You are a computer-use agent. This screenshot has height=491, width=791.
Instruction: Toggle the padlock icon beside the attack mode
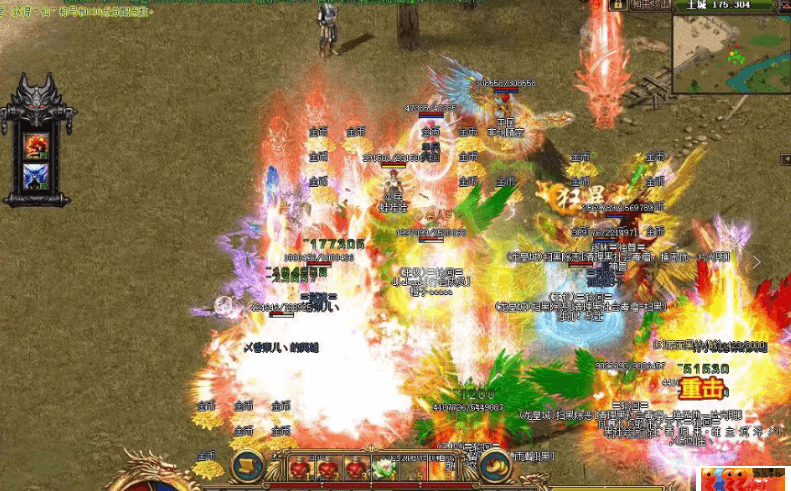(619, 5)
